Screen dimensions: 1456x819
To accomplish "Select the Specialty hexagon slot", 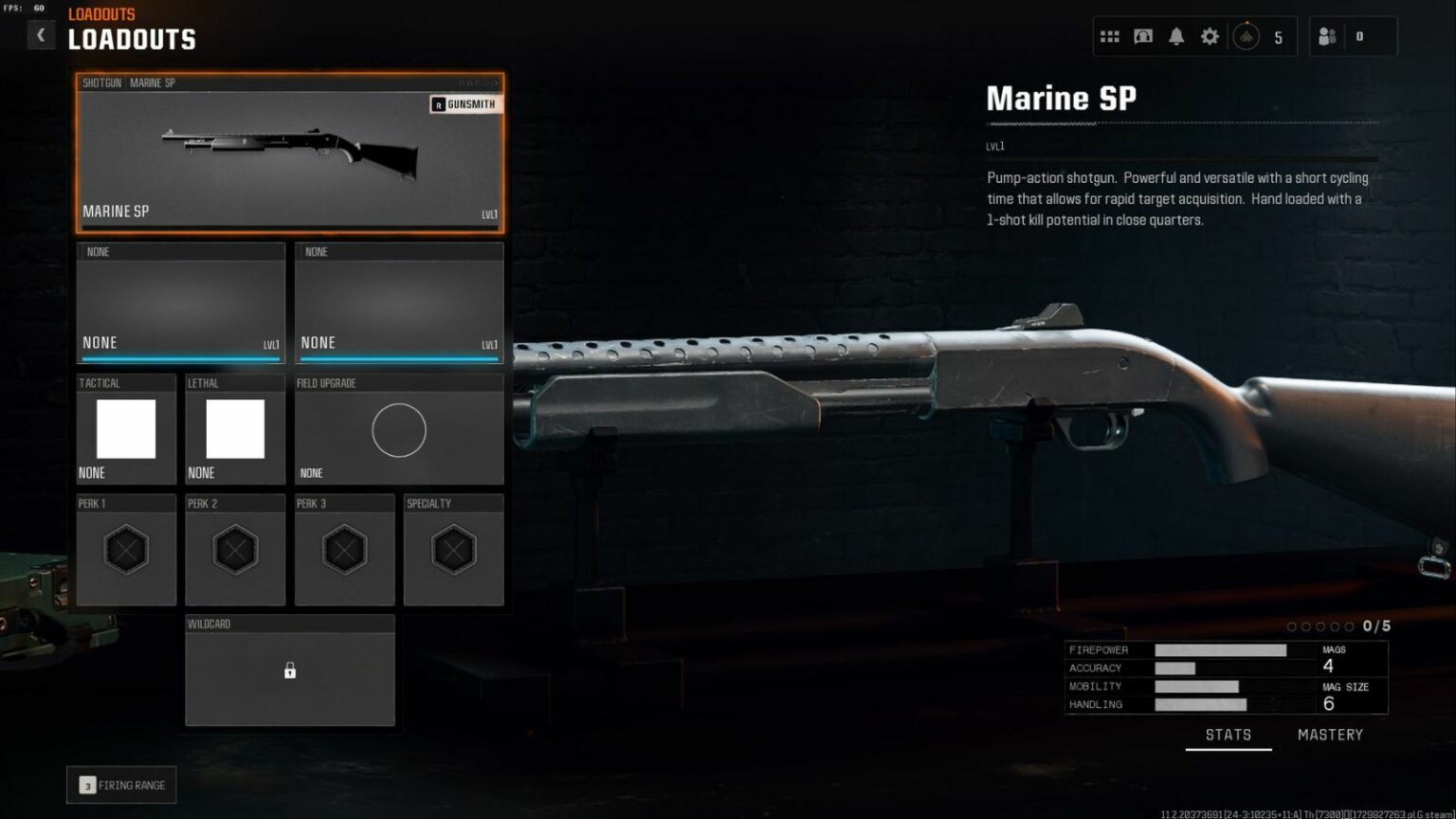I will [x=453, y=550].
